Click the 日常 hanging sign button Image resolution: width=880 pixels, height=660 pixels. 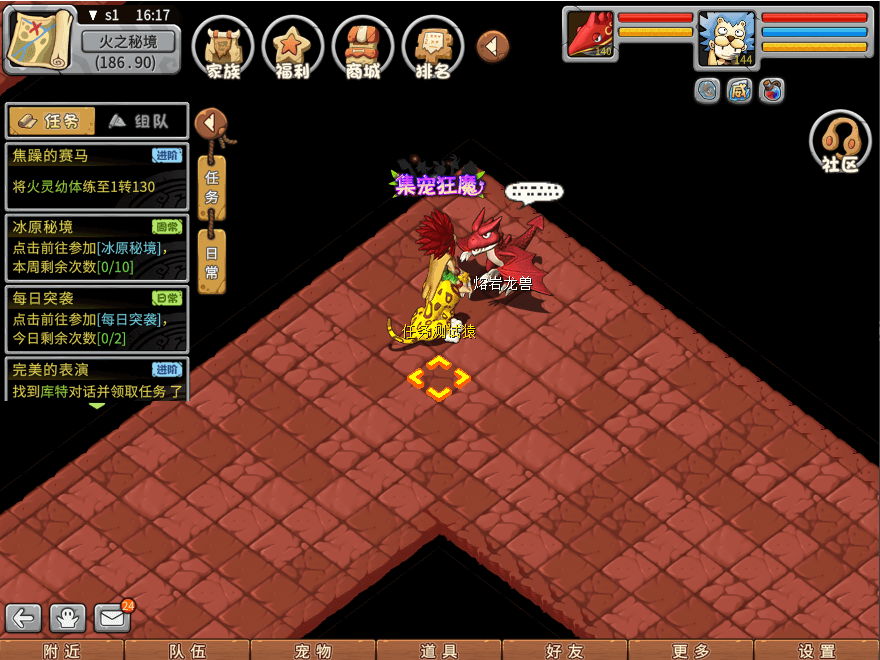pos(212,261)
